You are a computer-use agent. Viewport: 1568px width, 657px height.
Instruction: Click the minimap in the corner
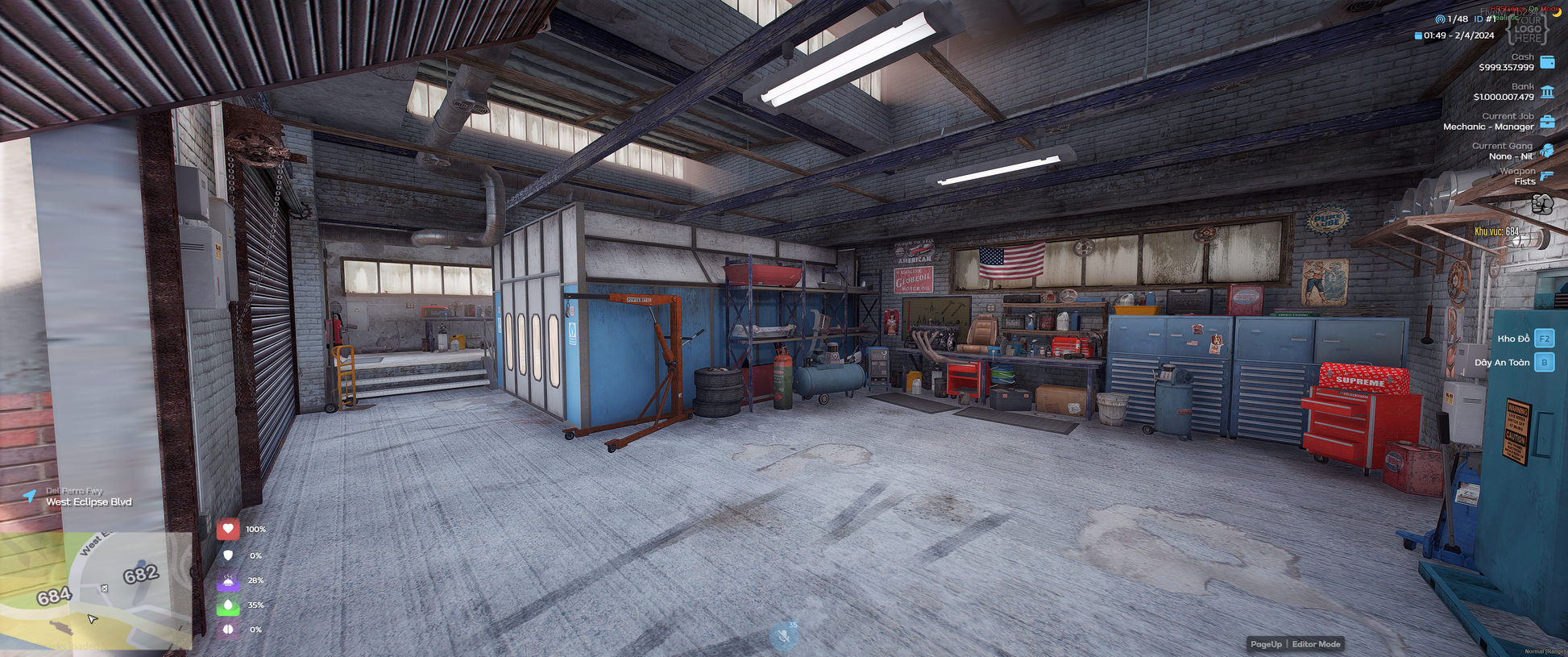(97, 590)
